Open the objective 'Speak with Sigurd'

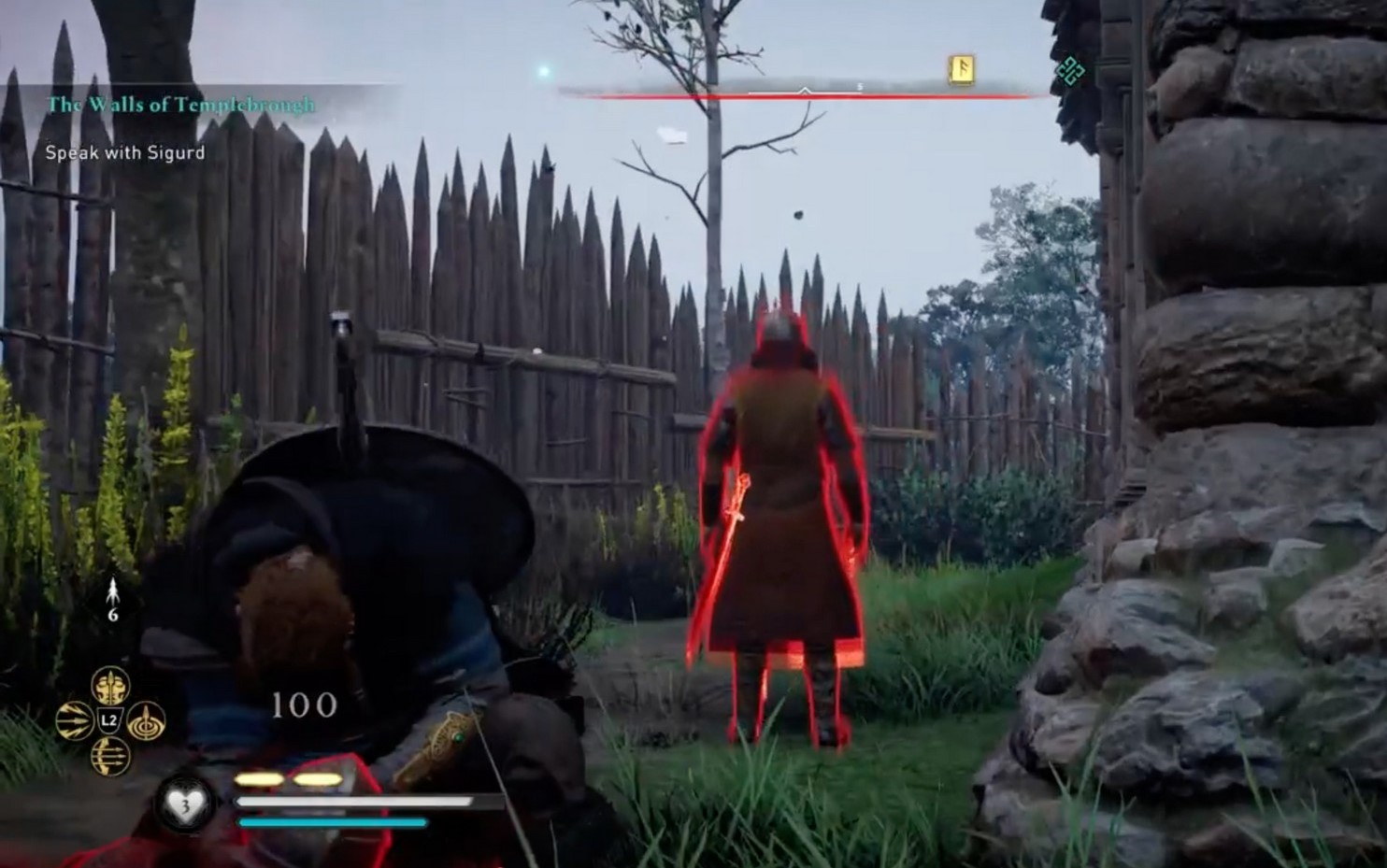[x=123, y=152]
